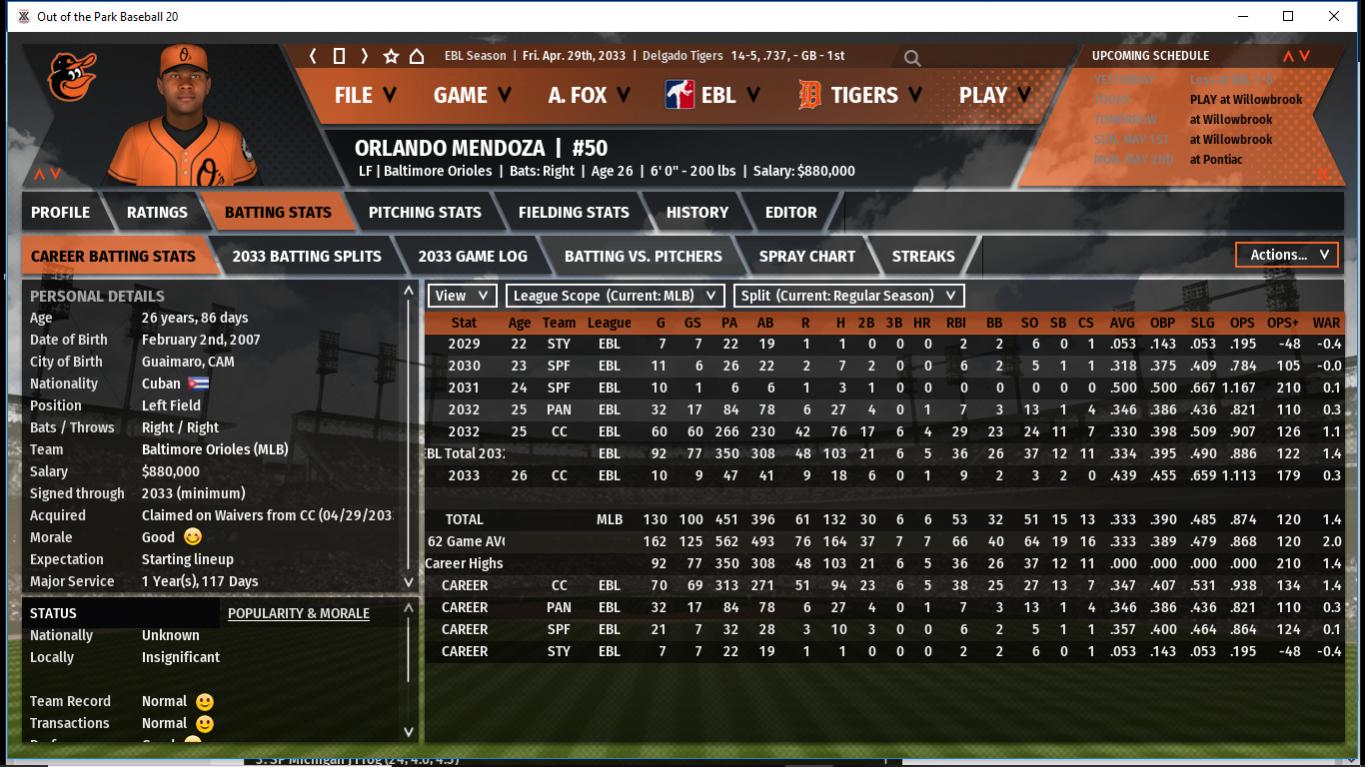
Task: Click the Popularity & Morale link
Action: pyautogui.click(x=298, y=613)
